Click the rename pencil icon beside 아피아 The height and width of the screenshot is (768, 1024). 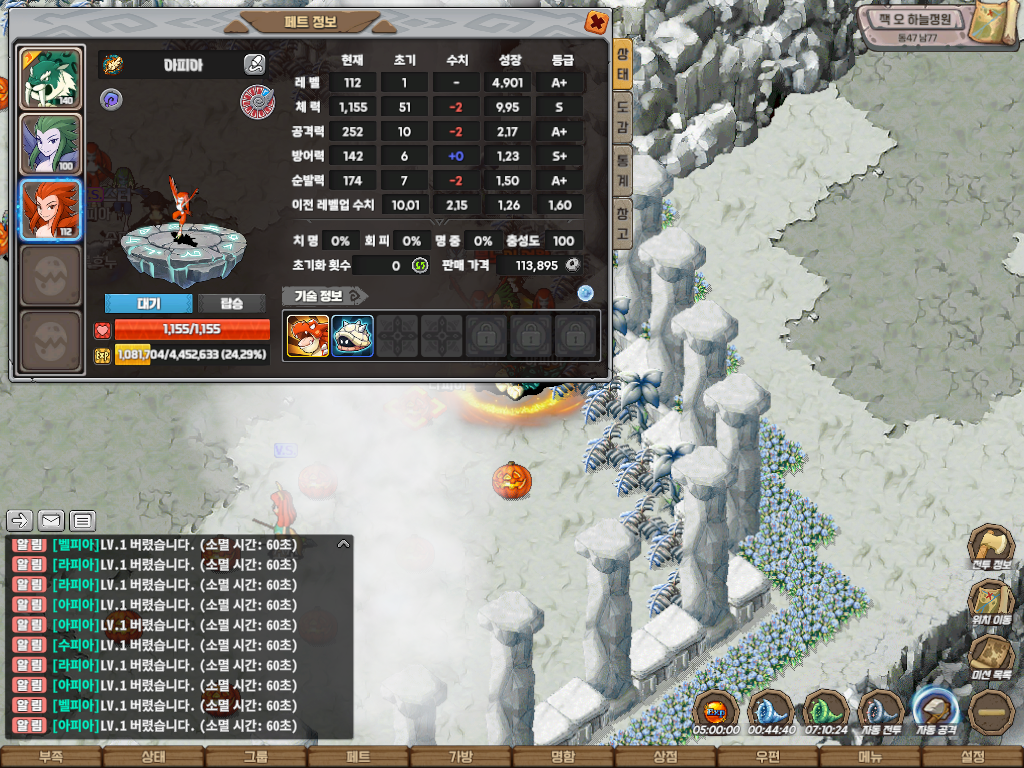[254, 64]
